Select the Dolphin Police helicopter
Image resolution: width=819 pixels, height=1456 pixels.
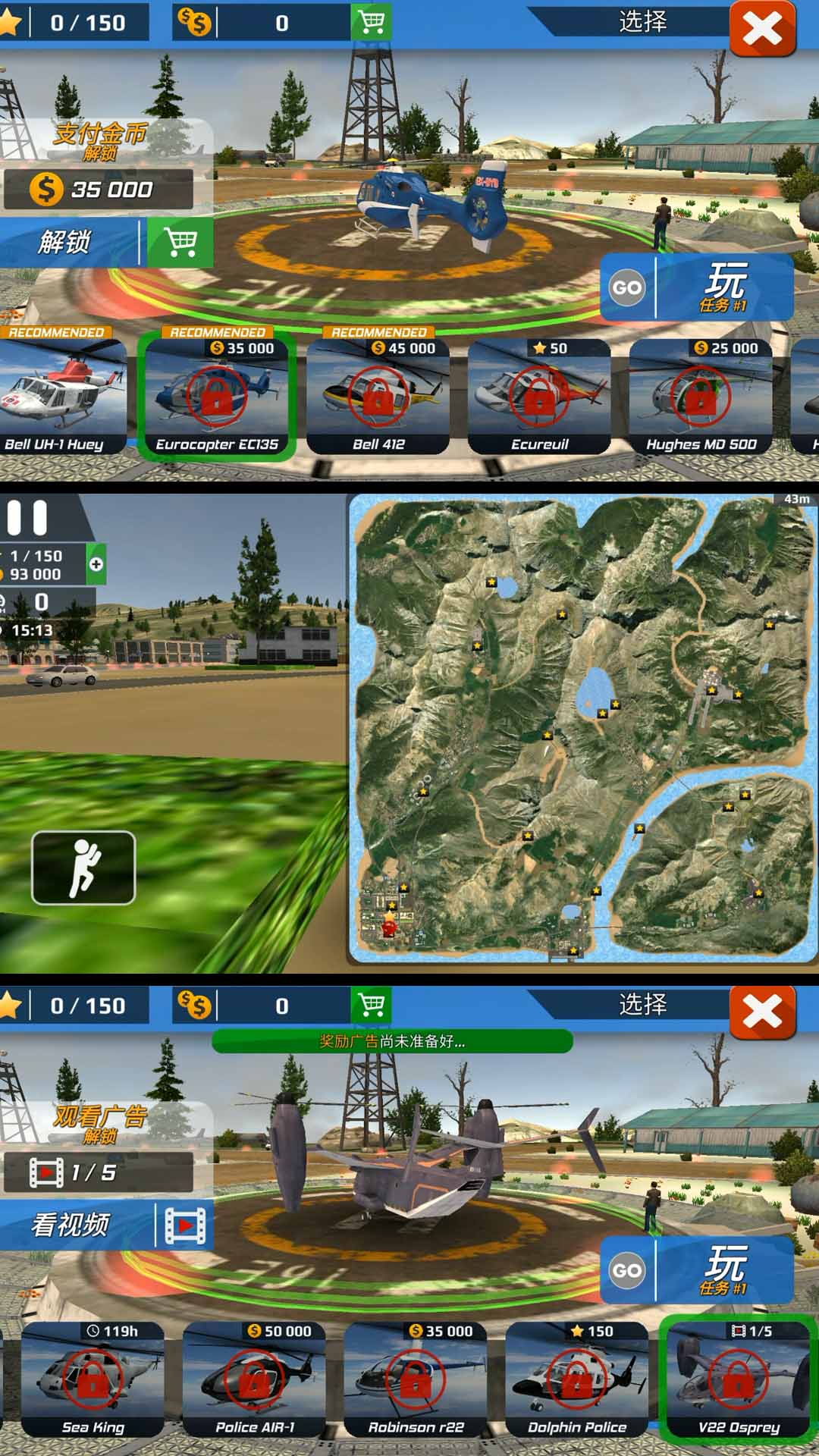(x=577, y=1379)
